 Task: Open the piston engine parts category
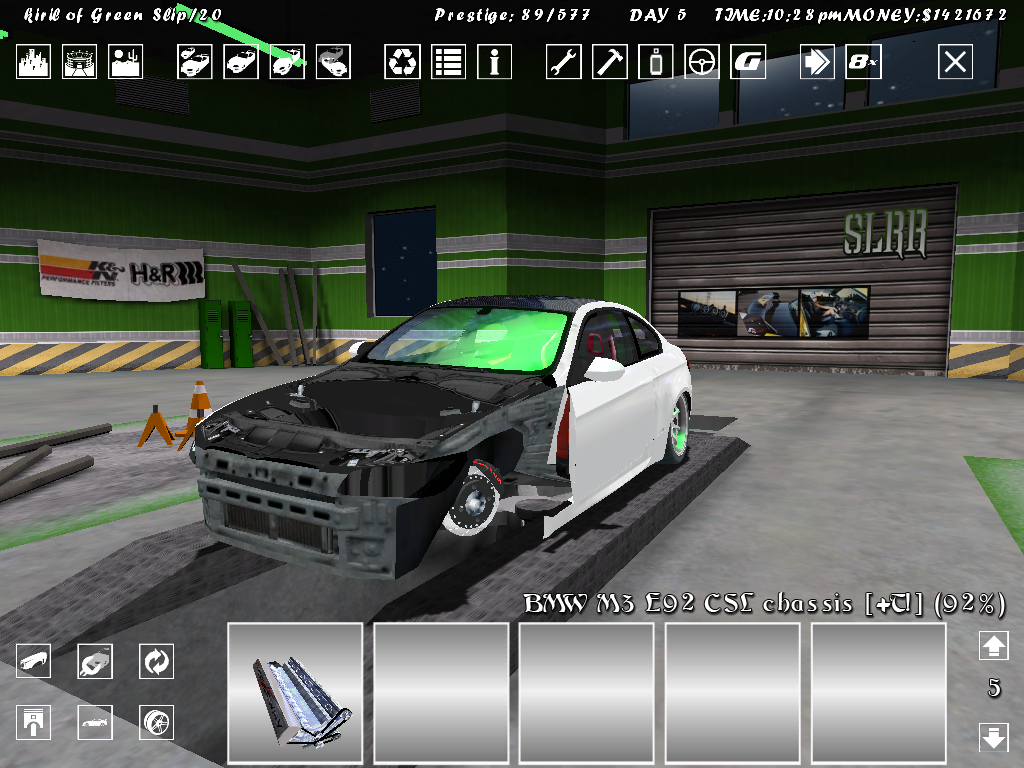tap(33, 721)
